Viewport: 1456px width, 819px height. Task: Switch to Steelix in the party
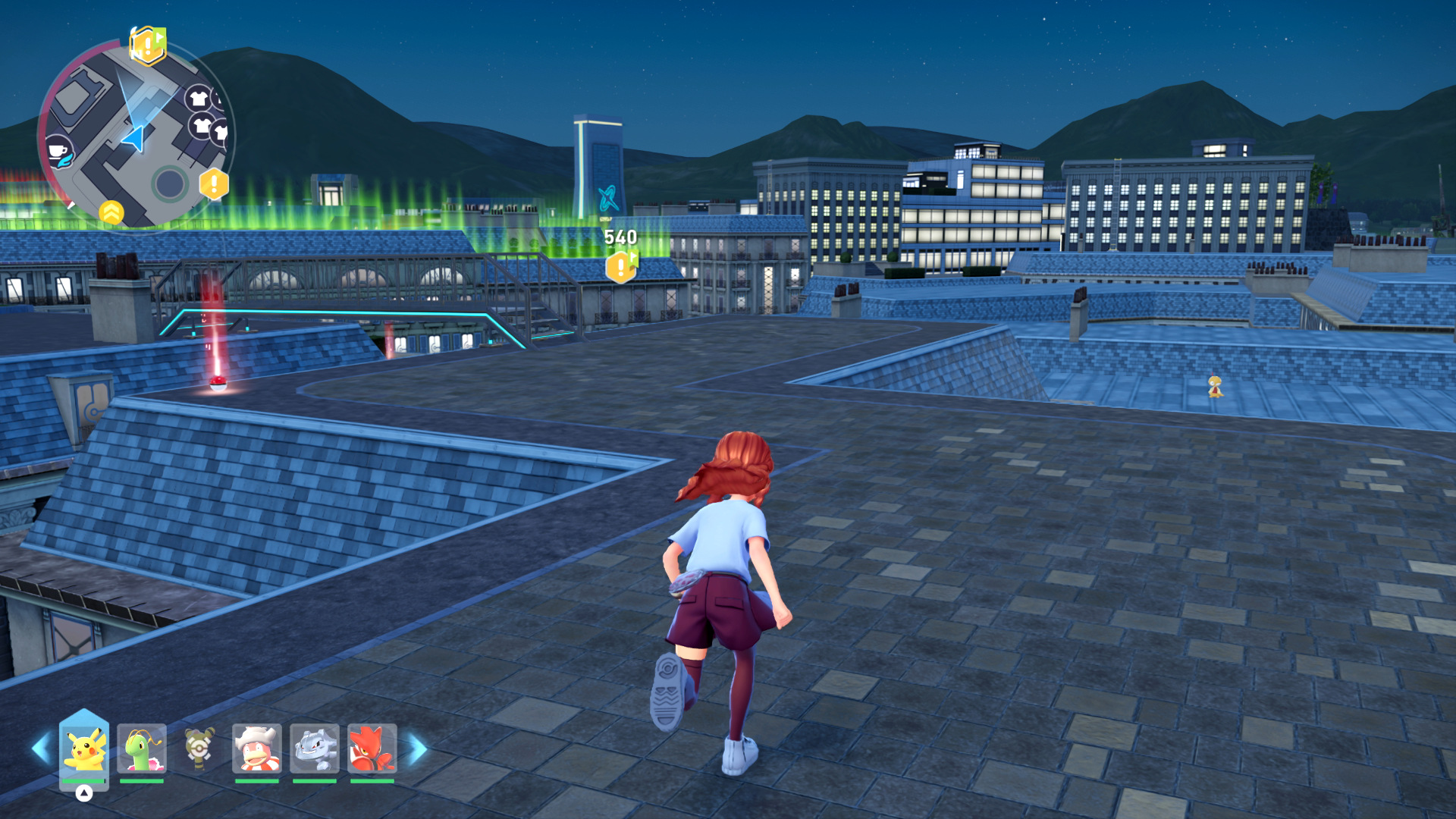tap(315, 748)
